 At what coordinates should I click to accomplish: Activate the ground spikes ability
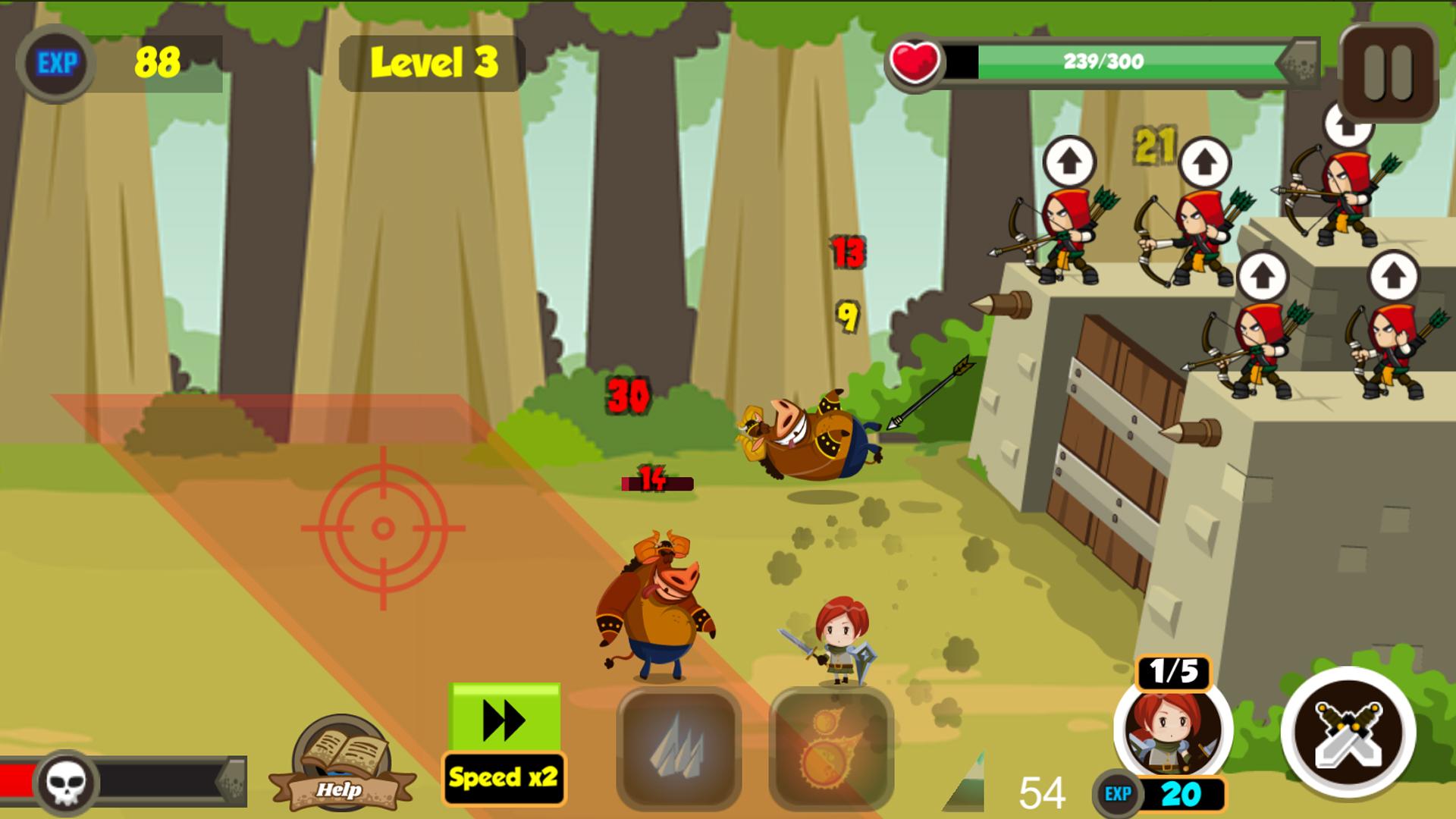click(x=678, y=749)
